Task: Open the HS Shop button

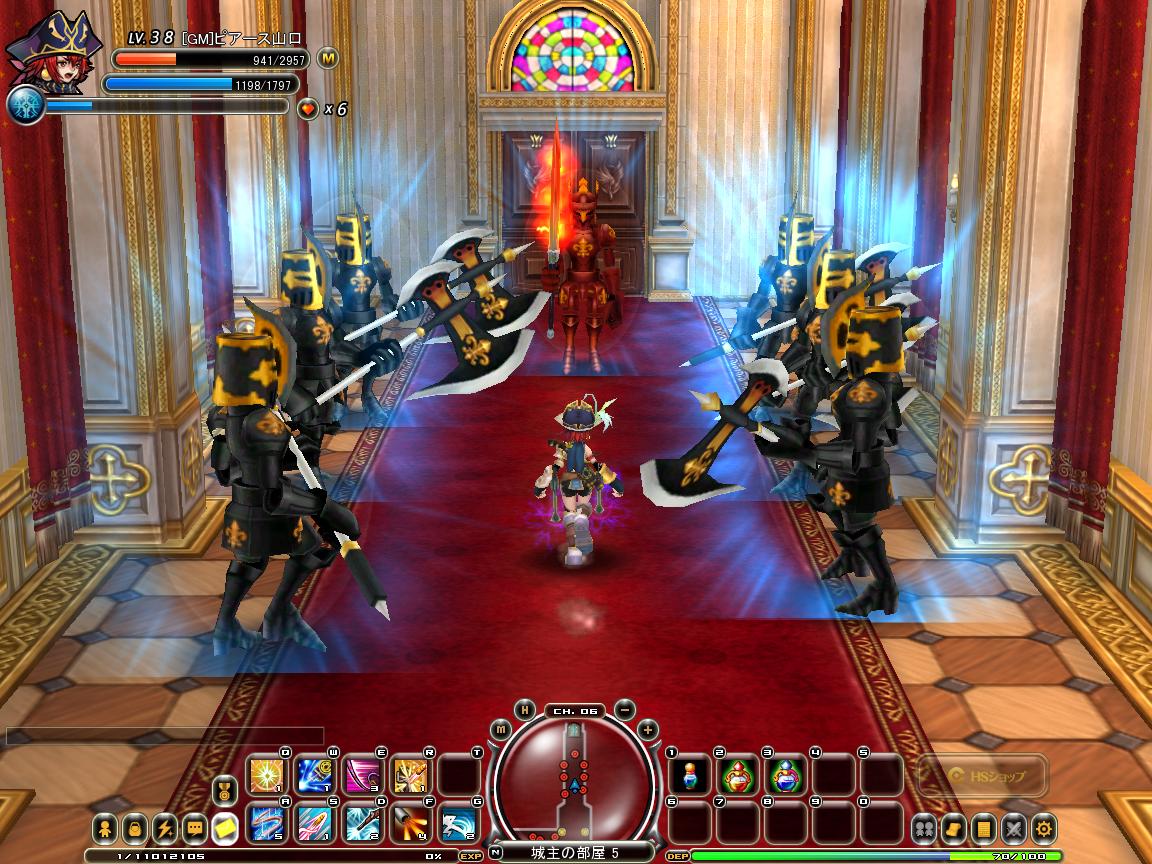Action: tap(982, 776)
